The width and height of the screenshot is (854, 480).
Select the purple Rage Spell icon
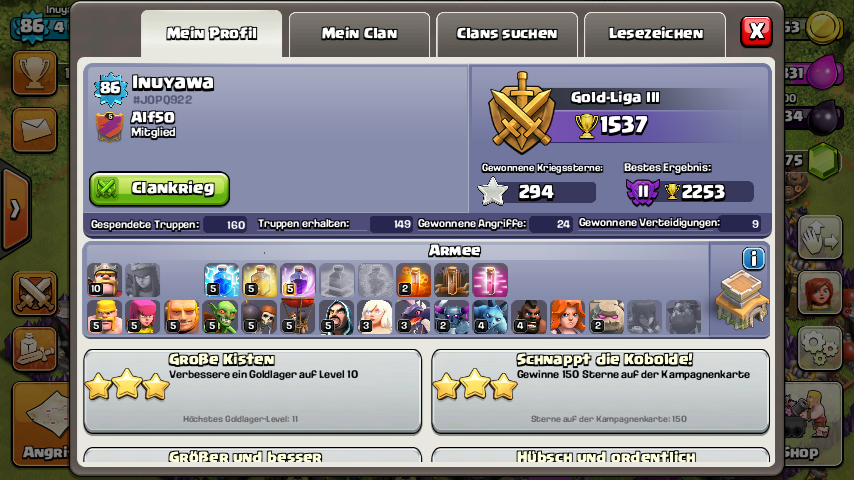pyautogui.click(x=298, y=280)
